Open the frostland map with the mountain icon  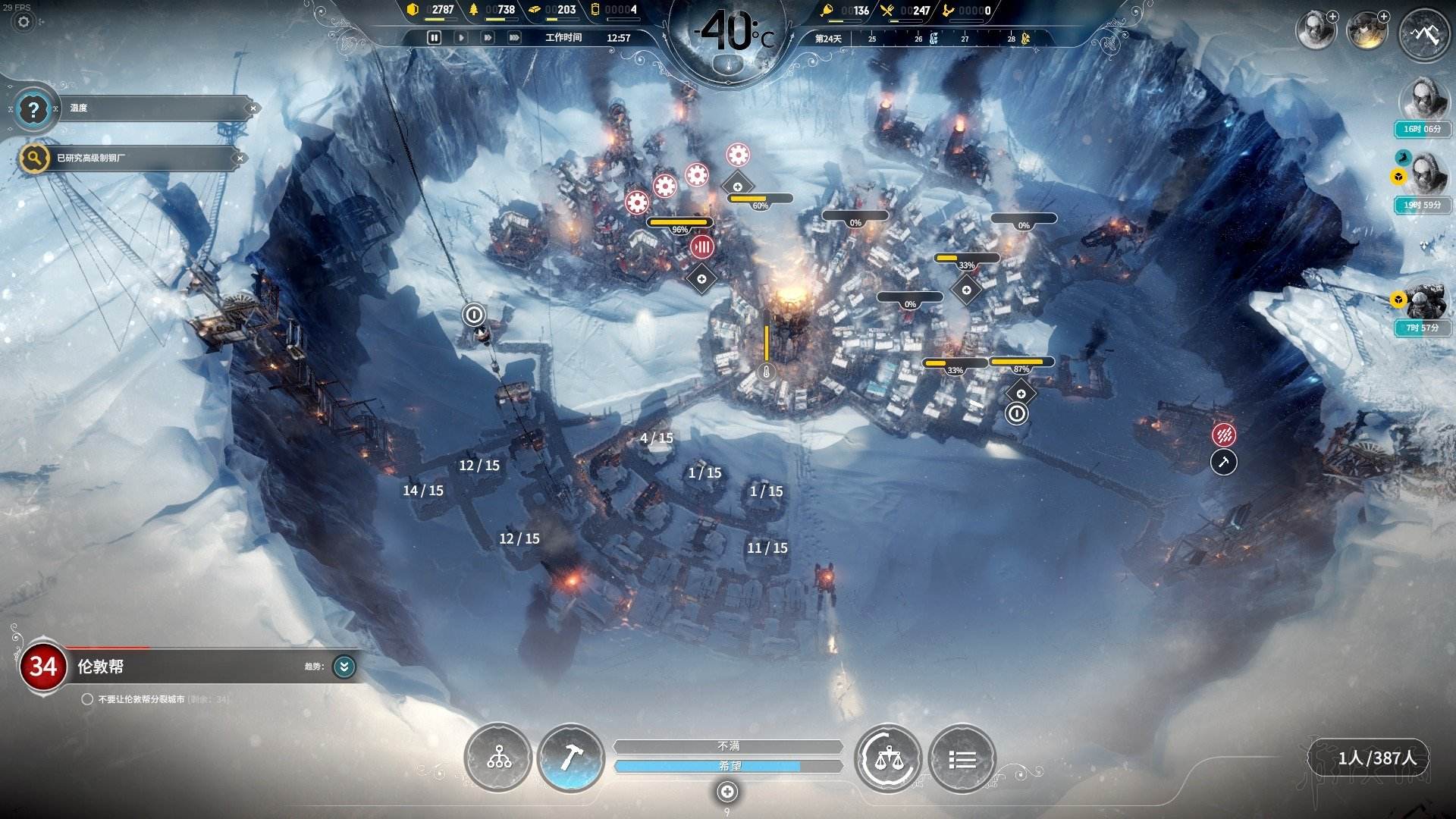1423,34
